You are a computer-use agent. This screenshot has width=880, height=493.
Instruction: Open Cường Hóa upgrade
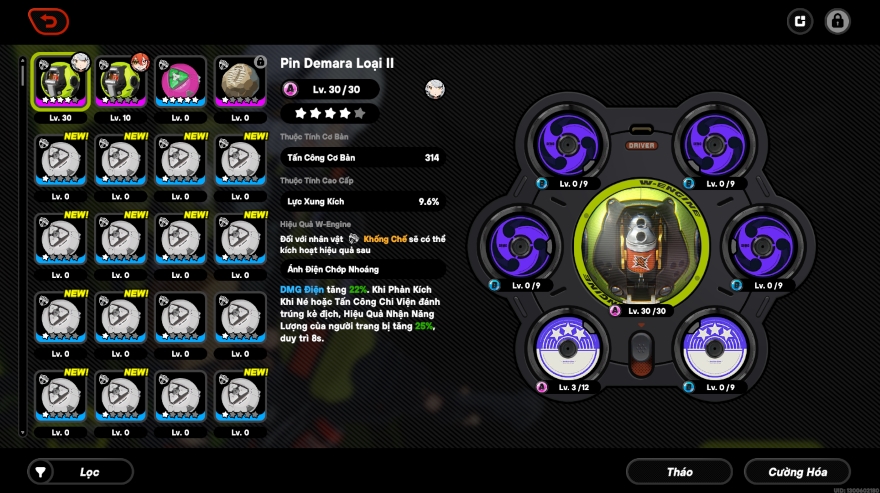pos(797,471)
